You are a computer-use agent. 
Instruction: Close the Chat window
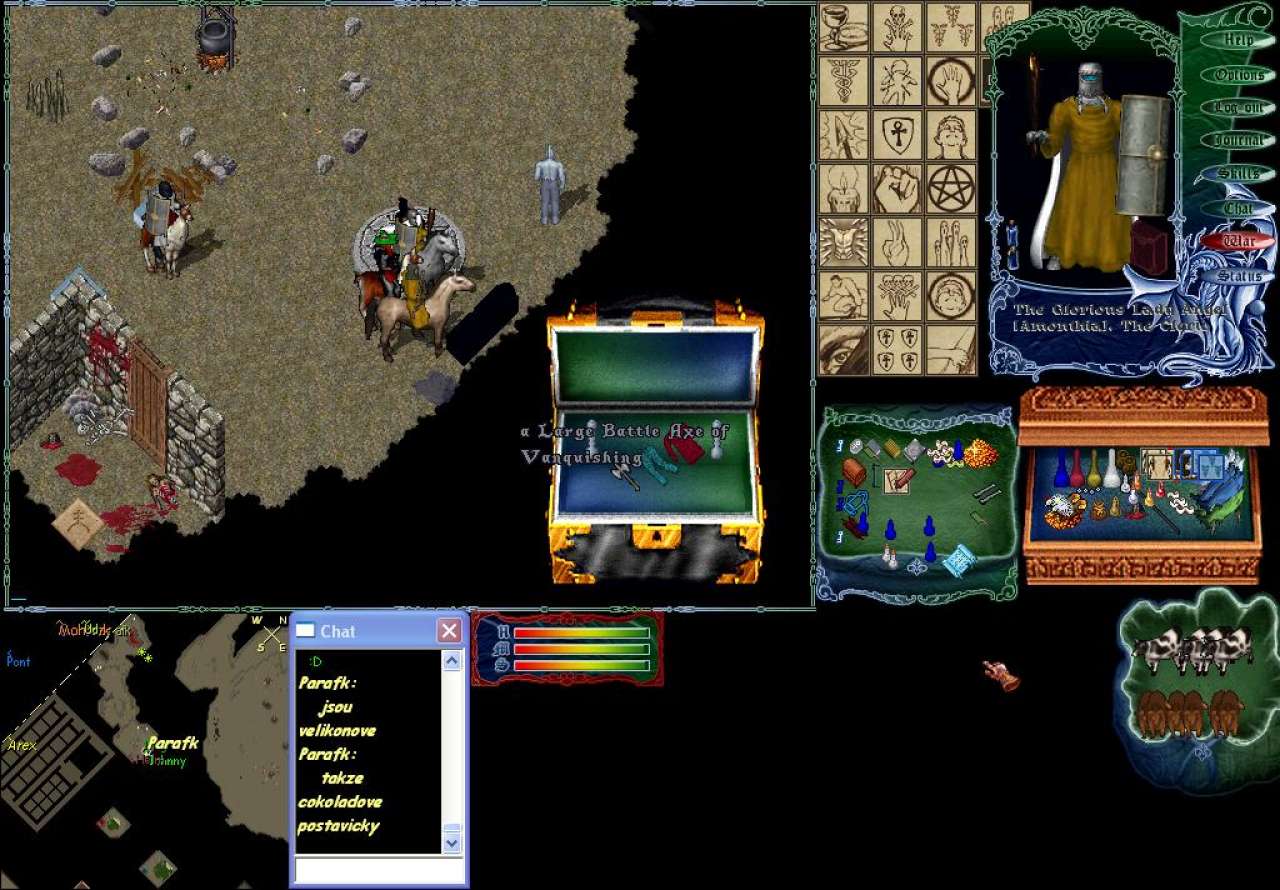coord(449,631)
